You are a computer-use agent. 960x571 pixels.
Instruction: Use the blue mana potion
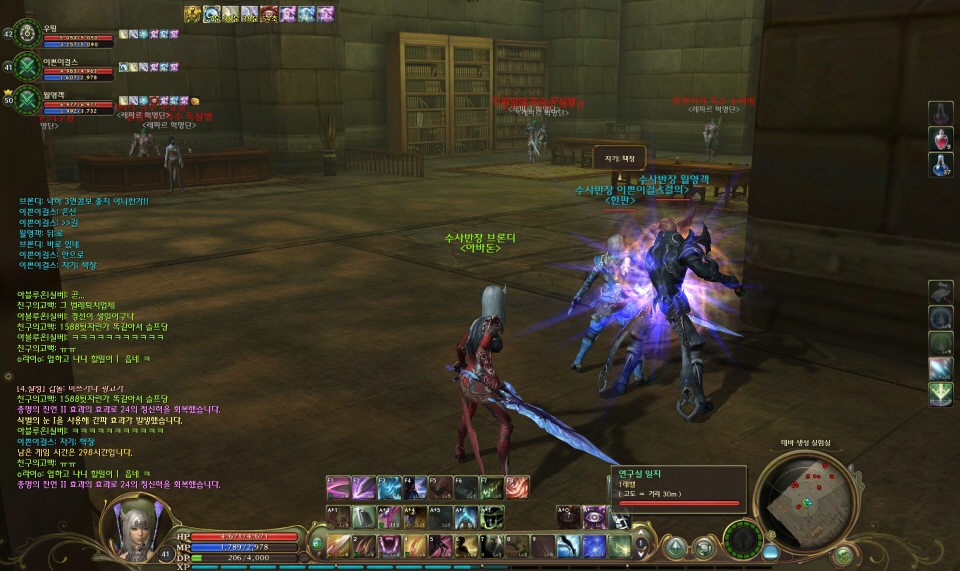(x=940, y=164)
